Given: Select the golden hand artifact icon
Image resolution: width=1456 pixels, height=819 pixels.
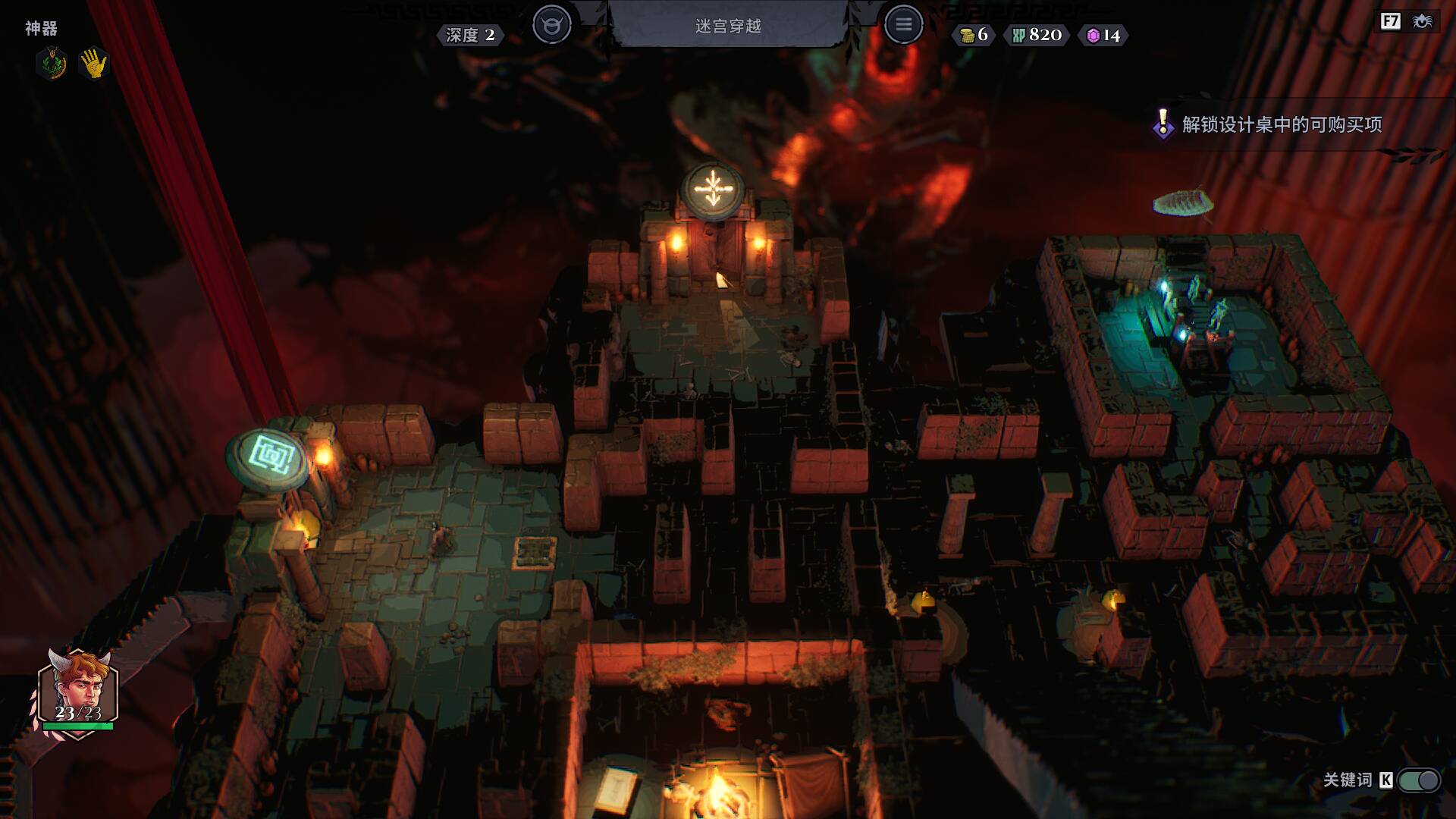Looking at the screenshot, I should 94,64.
